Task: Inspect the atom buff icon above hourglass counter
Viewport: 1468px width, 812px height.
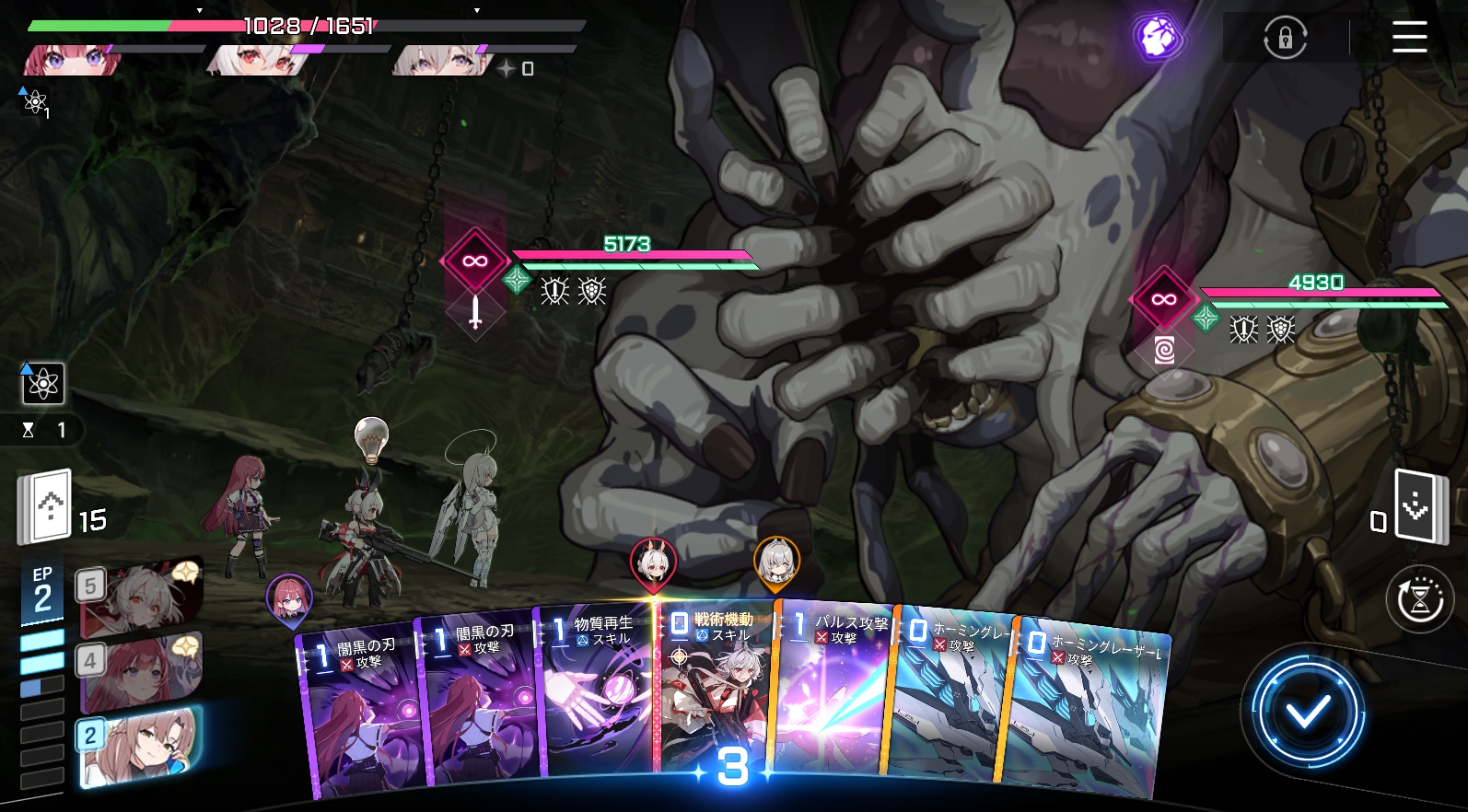Action: pyautogui.click(x=43, y=384)
